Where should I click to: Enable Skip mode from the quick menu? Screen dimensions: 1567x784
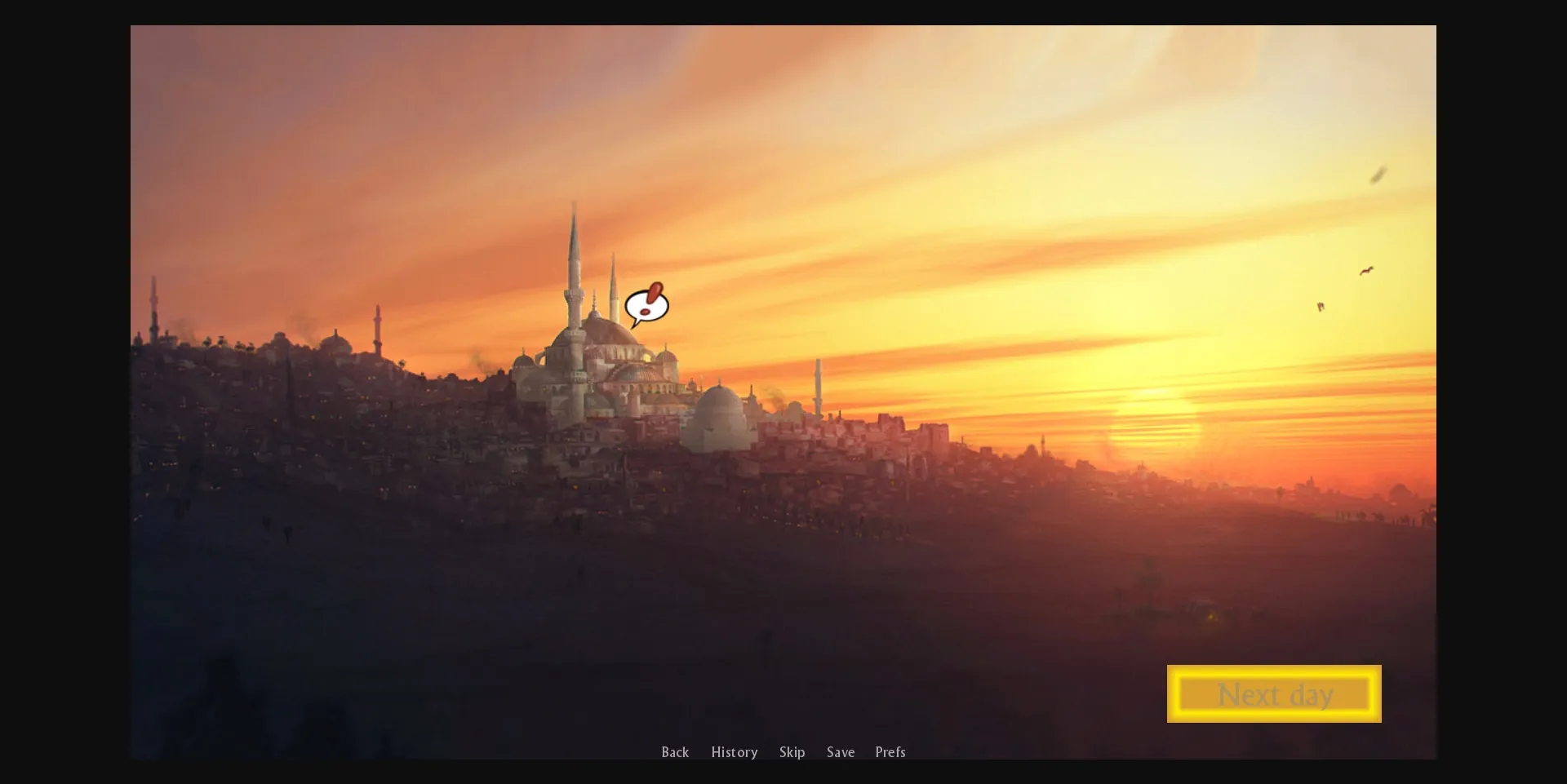(x=792, y=752)
